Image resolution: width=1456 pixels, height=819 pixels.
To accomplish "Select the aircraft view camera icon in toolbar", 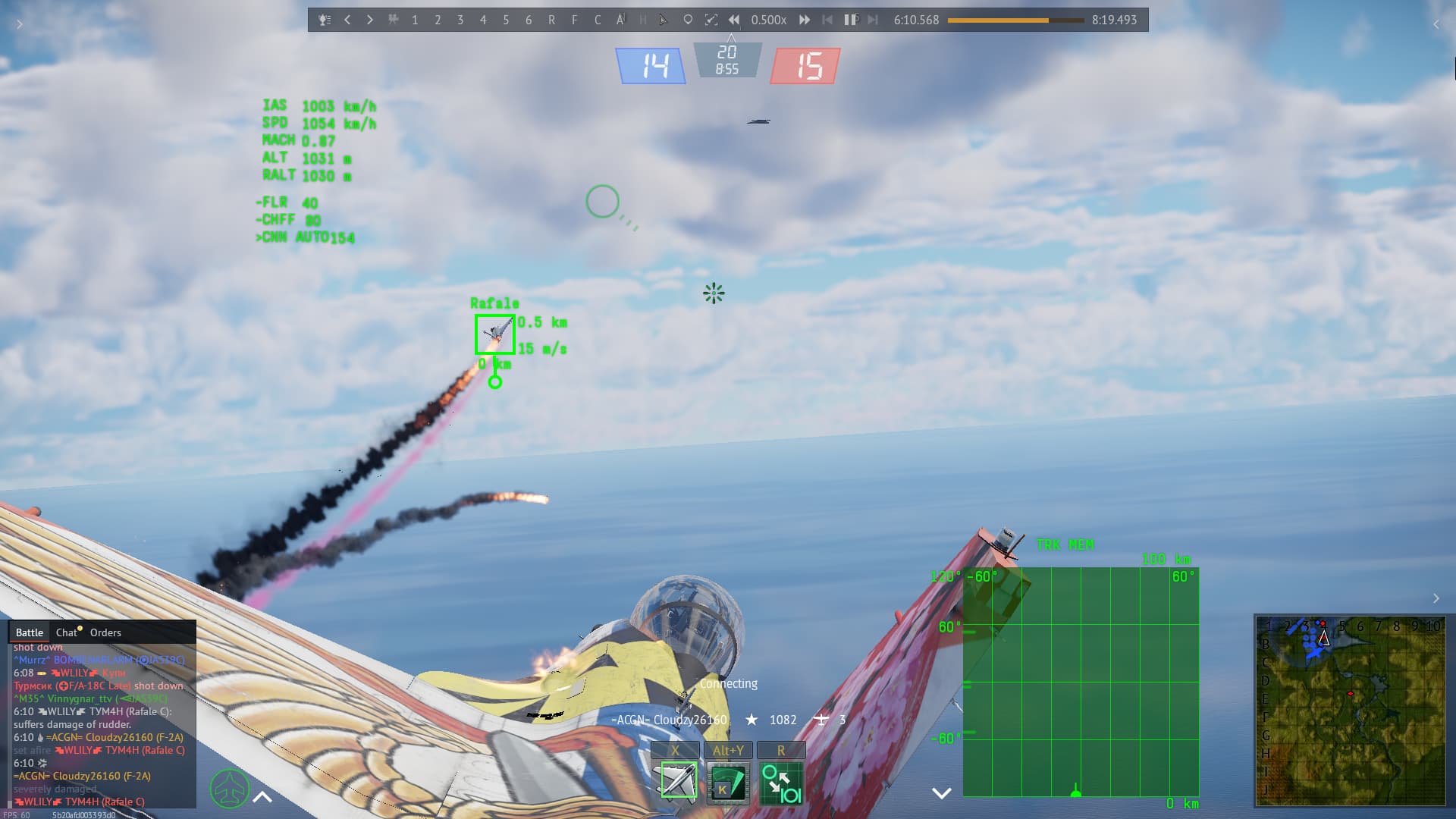I will [394, 20].
